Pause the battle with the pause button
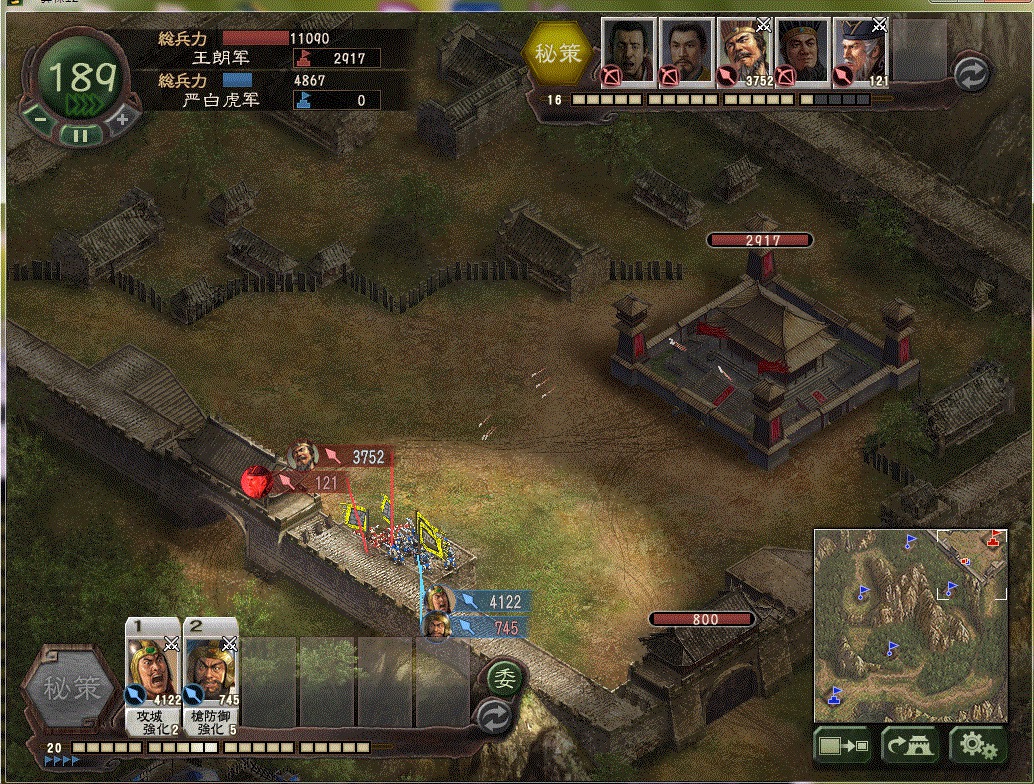The image size is (1034, 784). click(82, 134)
